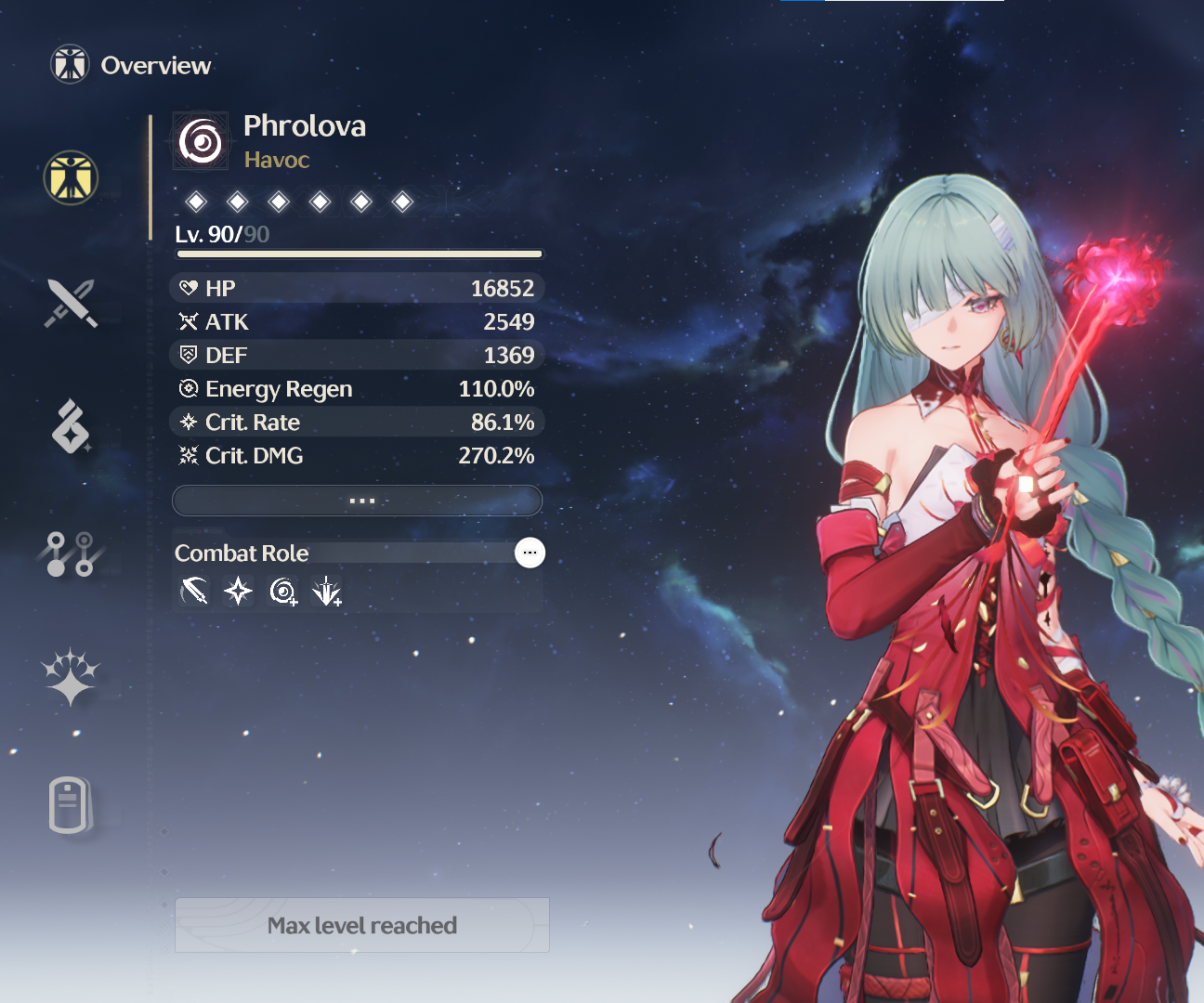The height and width of the screenshot is (1003, 1204).
Task: Click the Max level reached button
Action: [362, 925]
